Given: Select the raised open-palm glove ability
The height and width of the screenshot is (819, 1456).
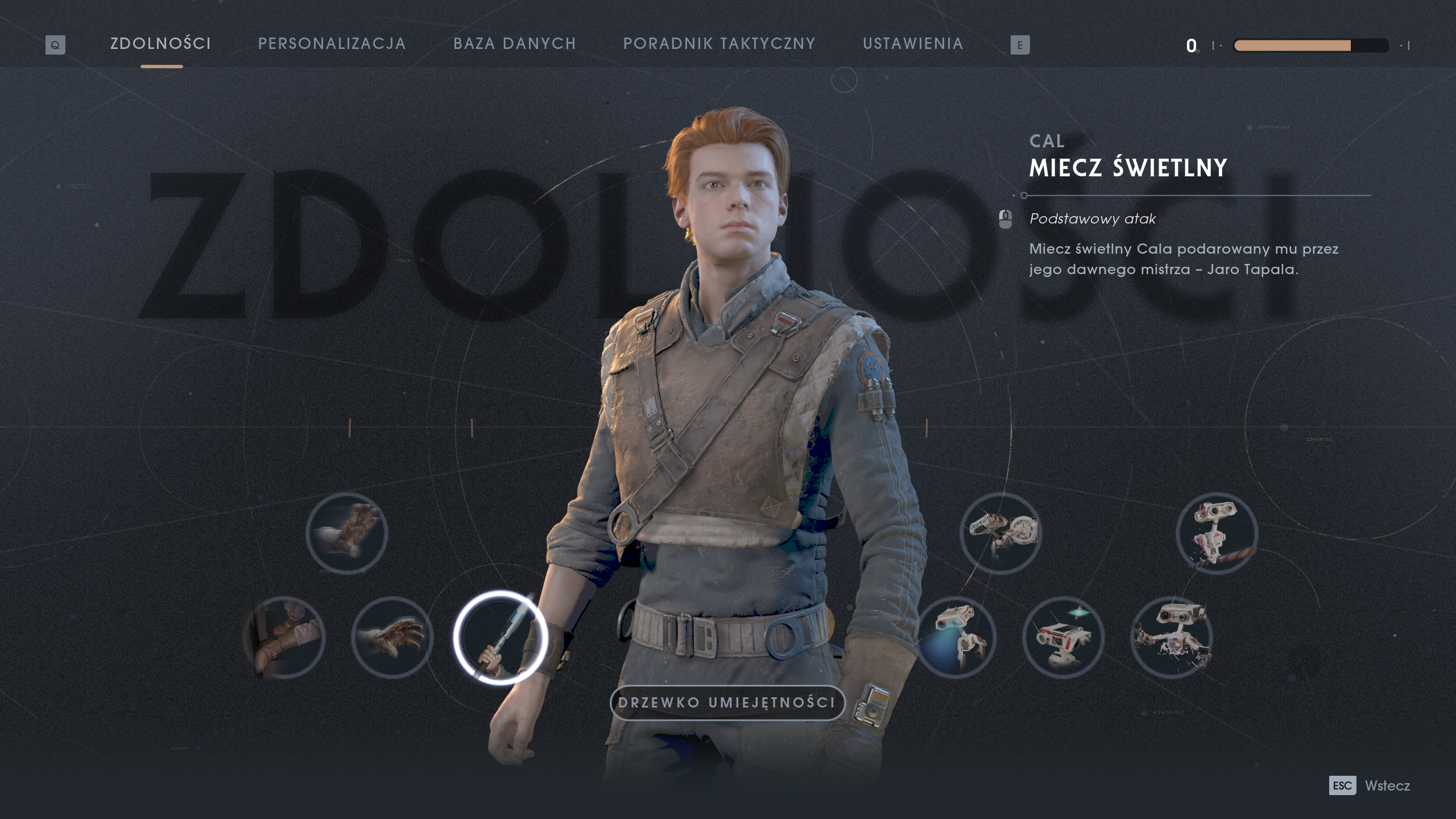Looking at the screenshot, I should click(347, 533).
